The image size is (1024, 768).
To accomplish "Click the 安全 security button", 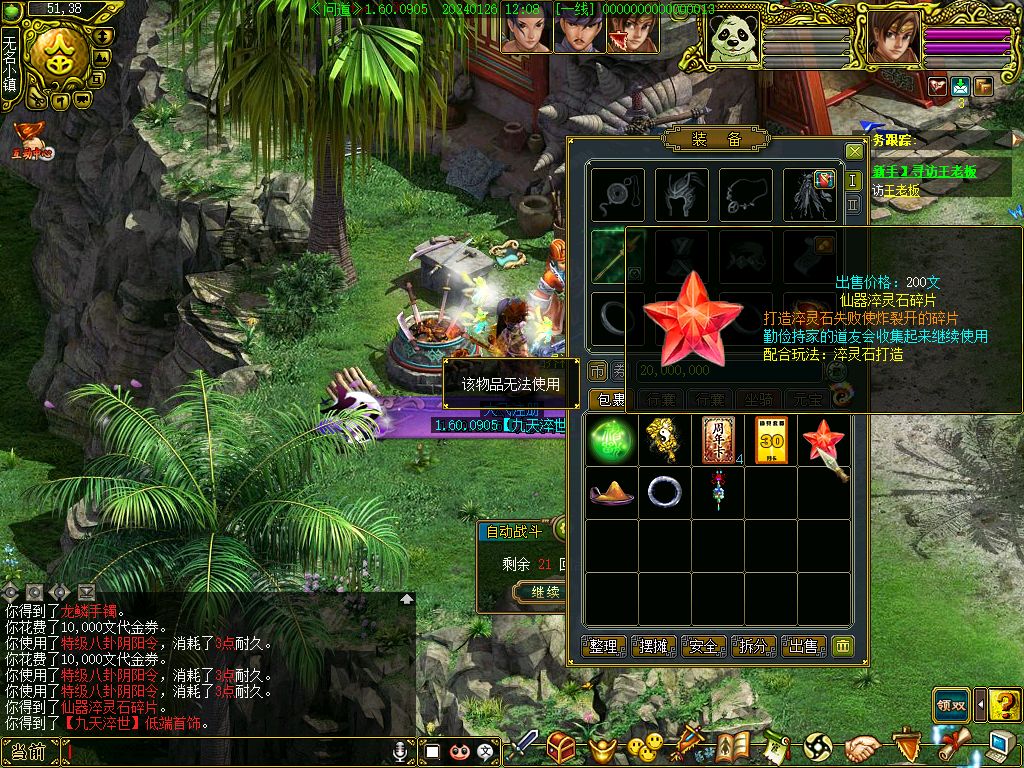I will tap(703, 646).
